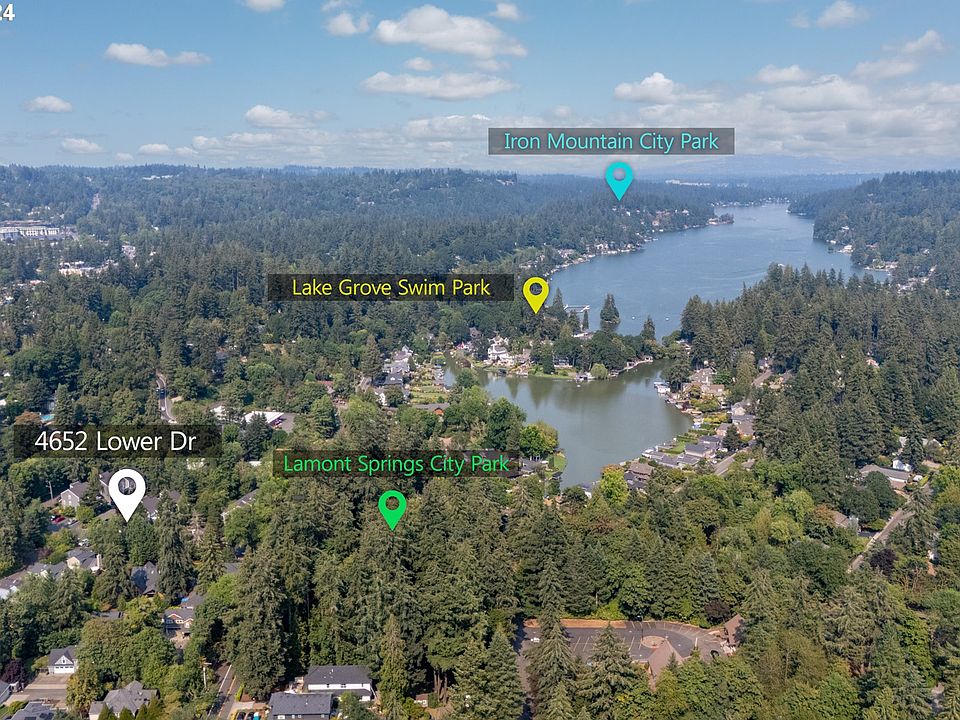960x720 pixels.
Task: Click the teal Iron Mountain City Park pin
Action: [x=619, y=178]
